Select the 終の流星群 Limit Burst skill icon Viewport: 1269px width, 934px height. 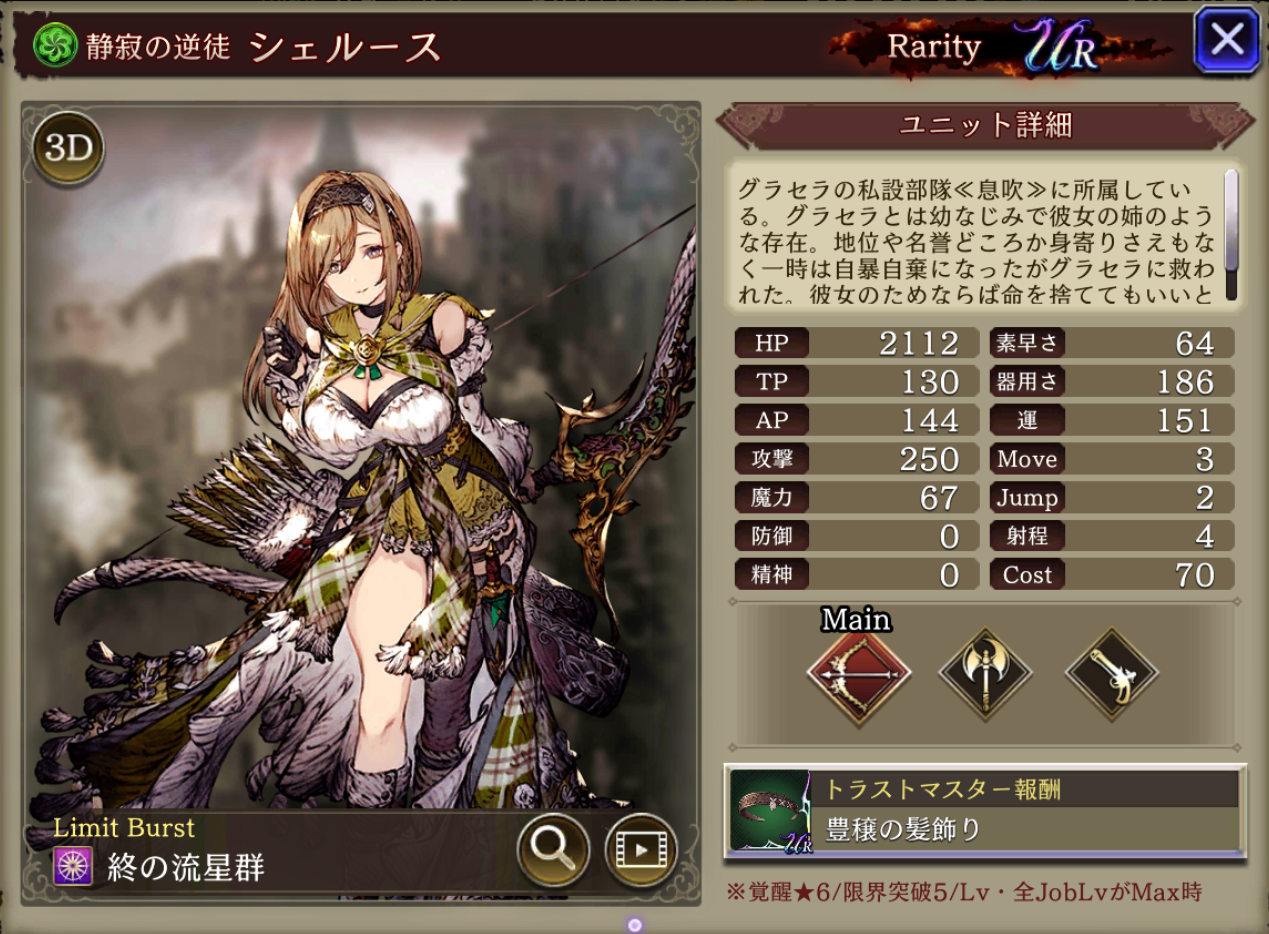pyautogui.click(x=73, y=866)
